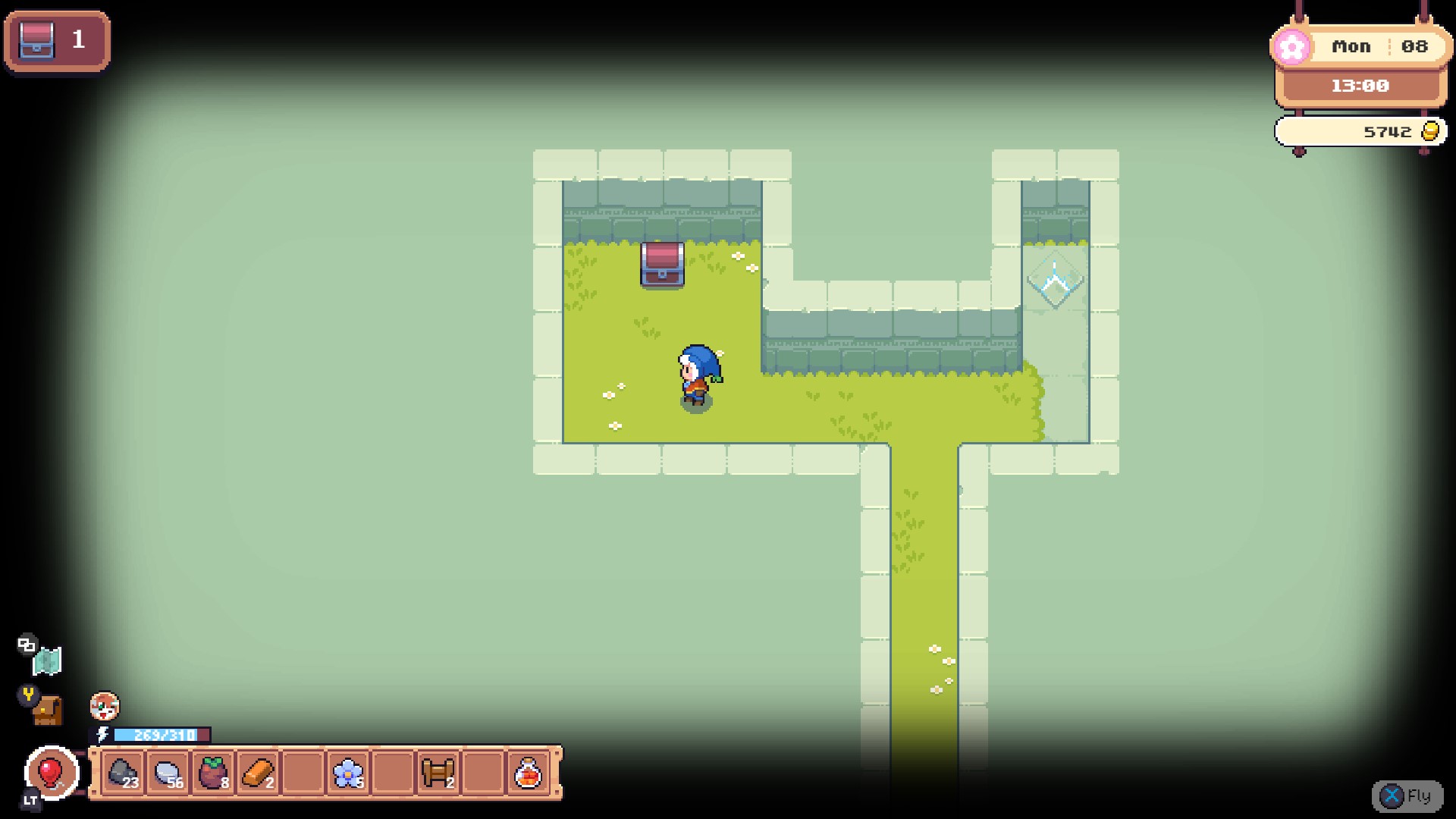
Task: Open the map icon above the backpack
Action: tap(47, 661)
